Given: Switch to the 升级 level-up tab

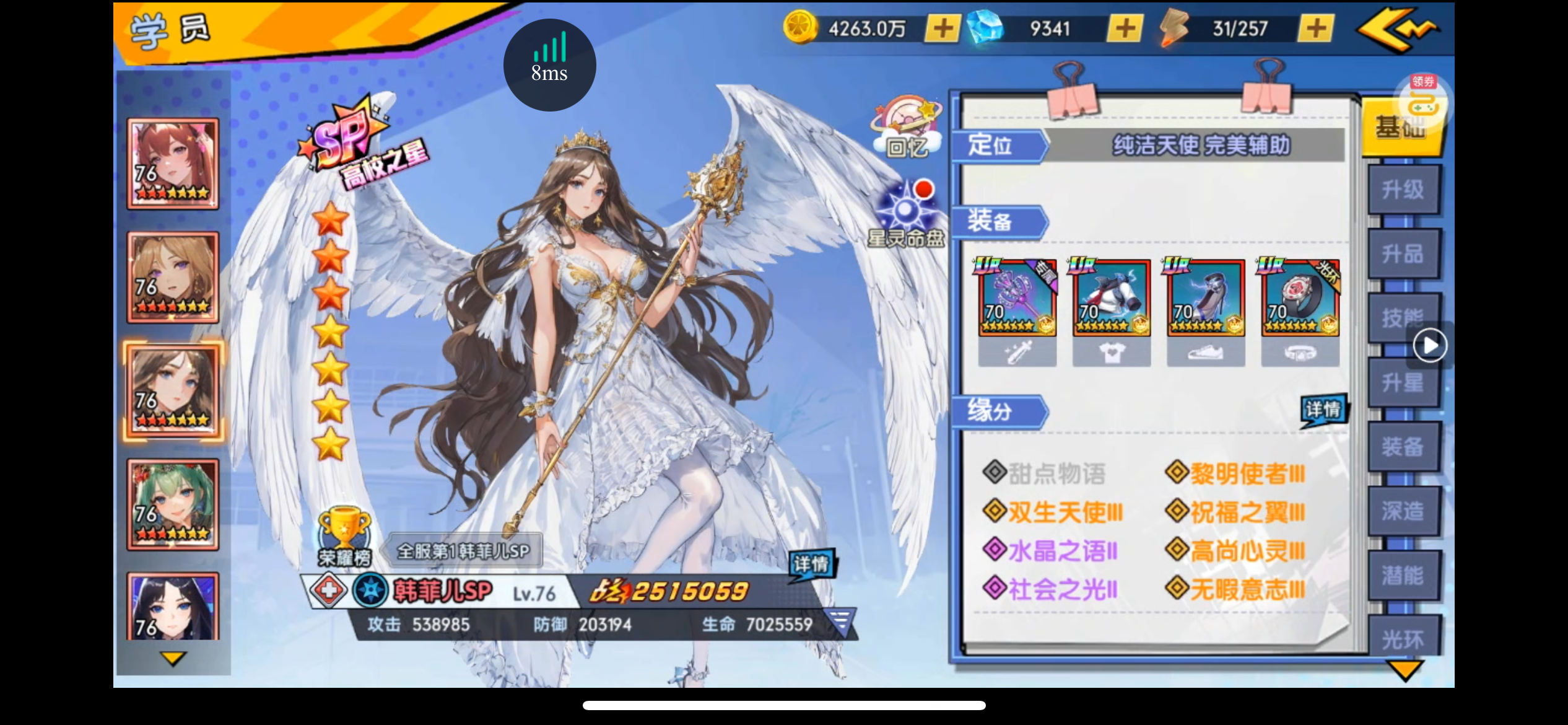Looking at the screenshot, I should click(x=1403, y=190).
